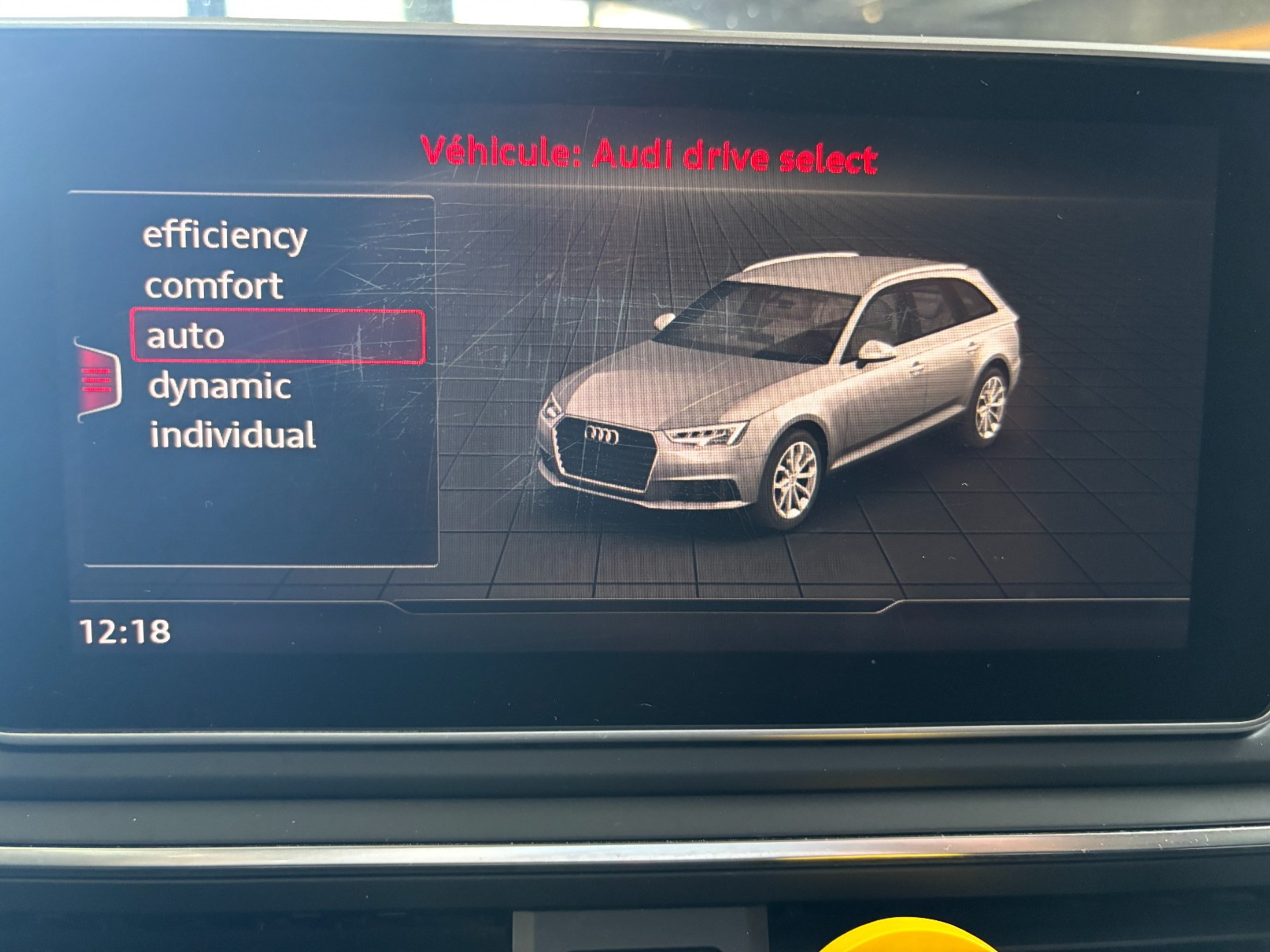Choose the comfort drive mode
The height and width of the screenshot is (952, 1270).
(x=214, y=286)
